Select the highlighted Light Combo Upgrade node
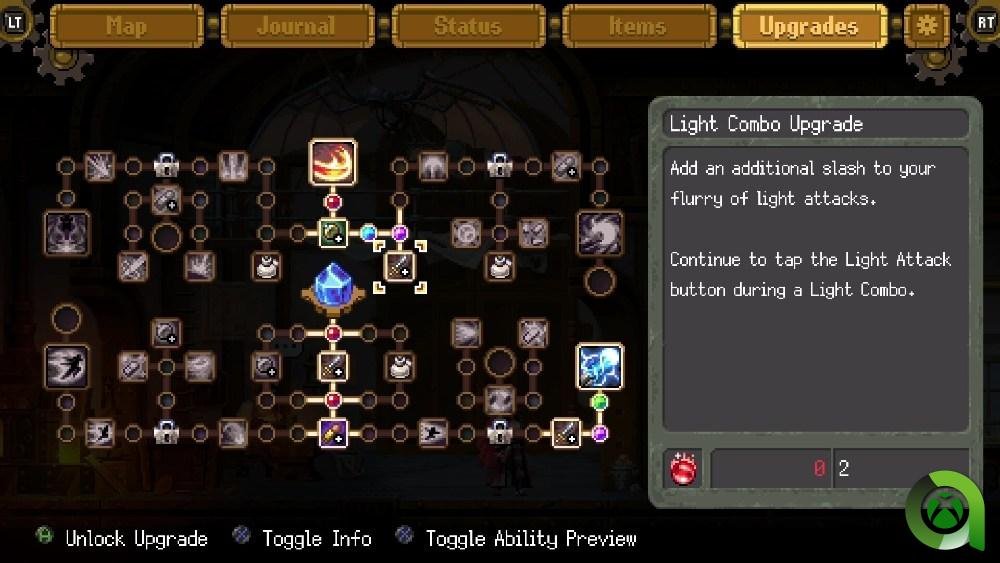The width and height of the screenshot is (1000, 563). click(x=400, y=267)
